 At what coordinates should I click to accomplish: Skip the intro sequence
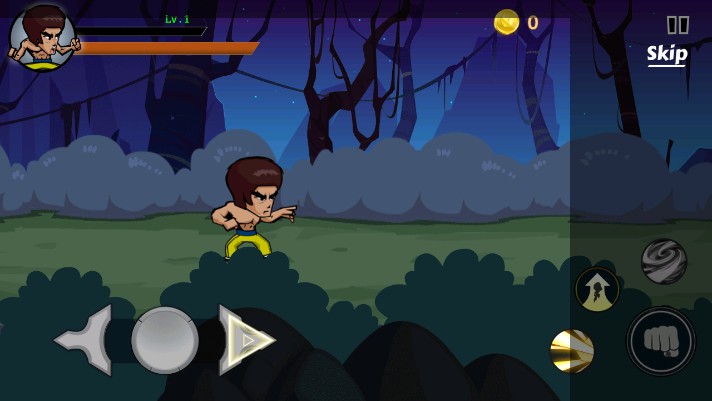click(x=667, y=54)
